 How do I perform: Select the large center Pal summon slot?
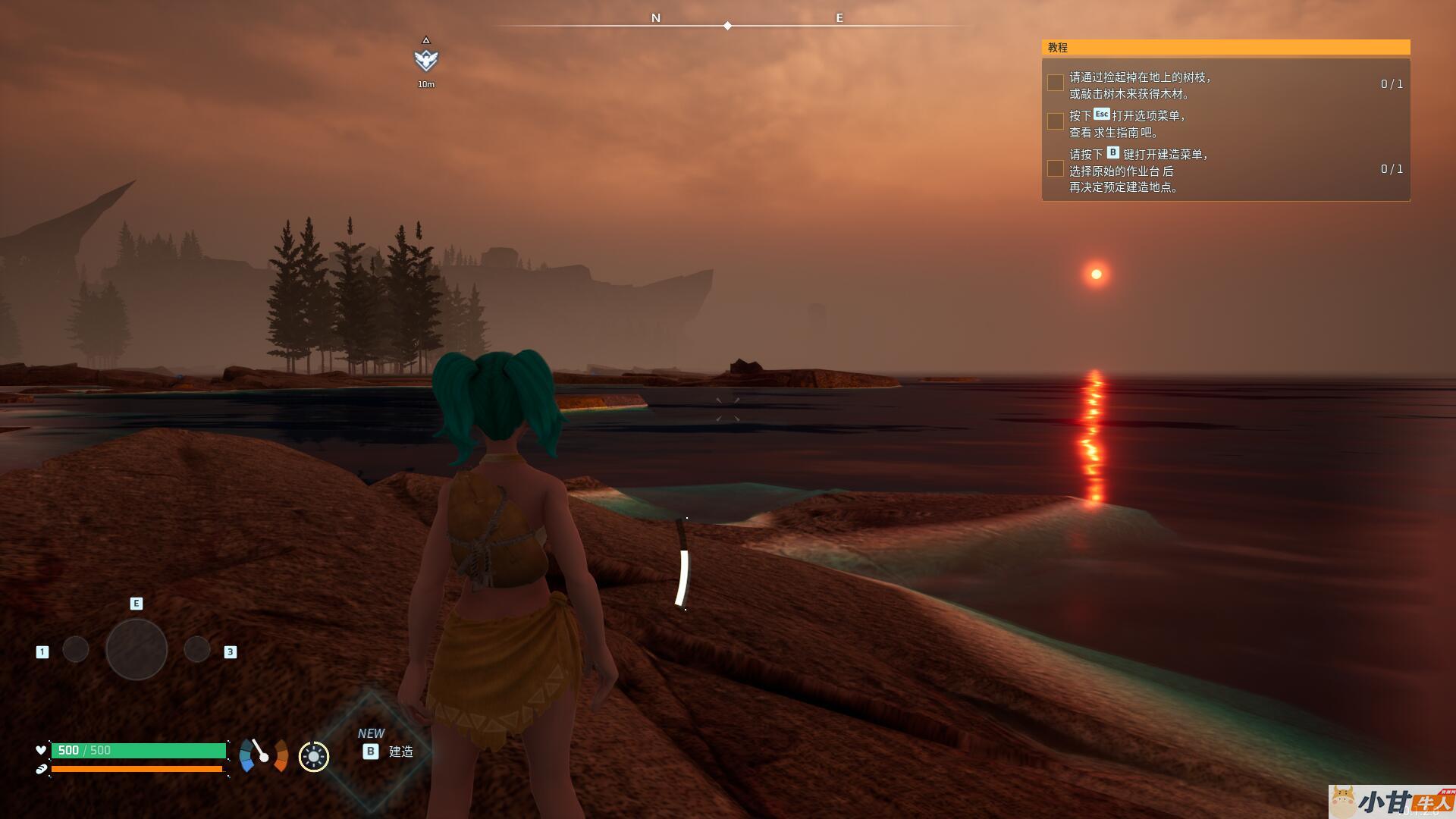pyautogui.click(x=136, y=649)
